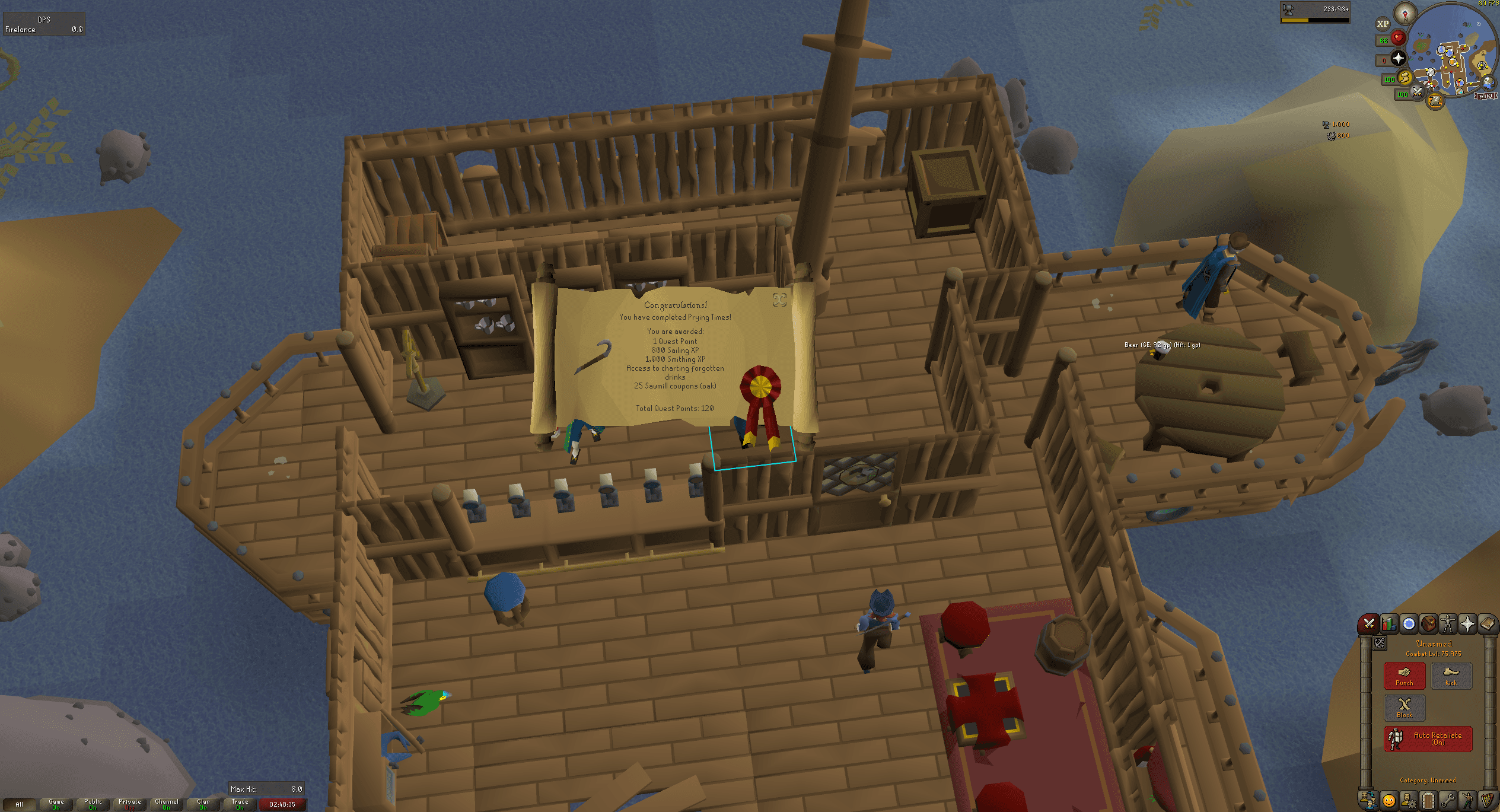Screen dimensions: 1500x812
Task: Open the Settings wrench tab
Action: coord(1448,799)
